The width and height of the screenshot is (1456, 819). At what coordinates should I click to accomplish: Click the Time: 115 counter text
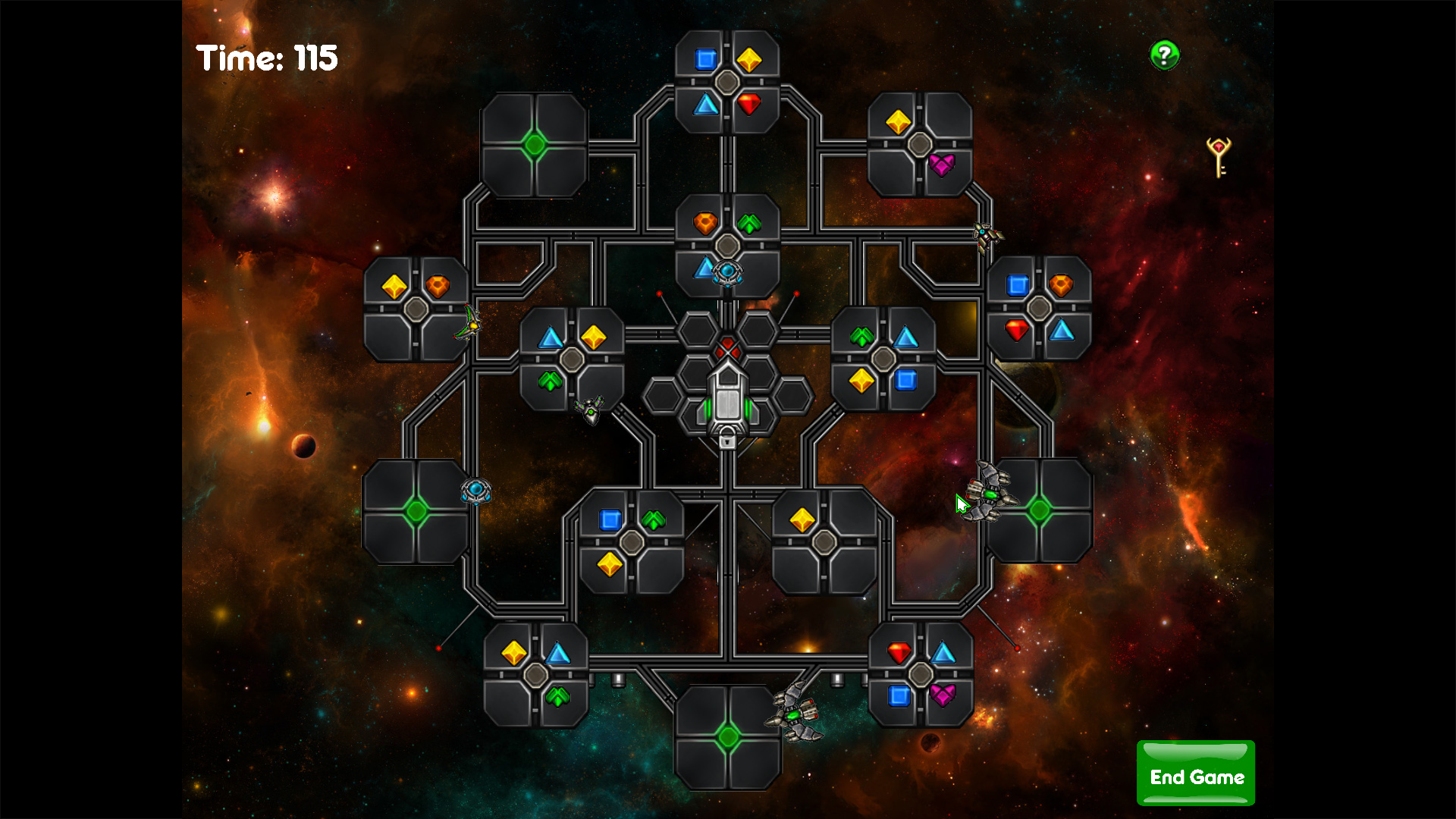pos(267,58)
